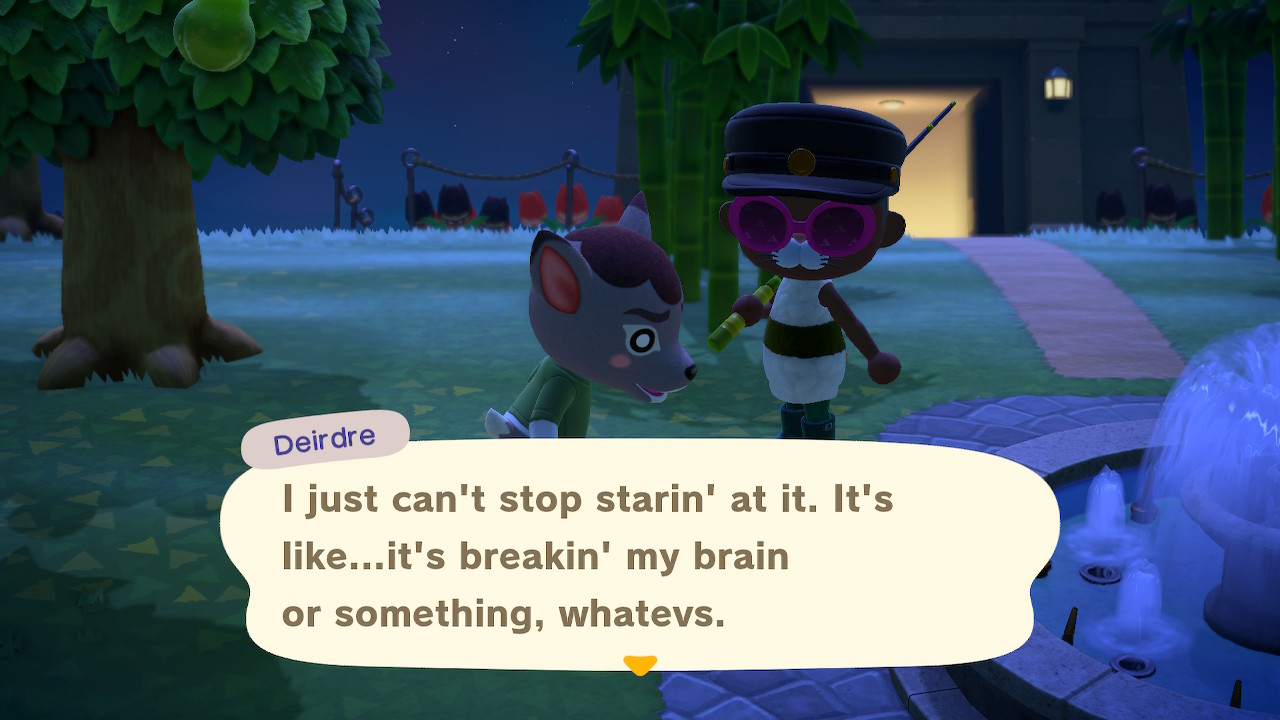Advance dialogue with the orange continue arrow
The height and width of the screenshot is (720, 1280).
(640, 664)
